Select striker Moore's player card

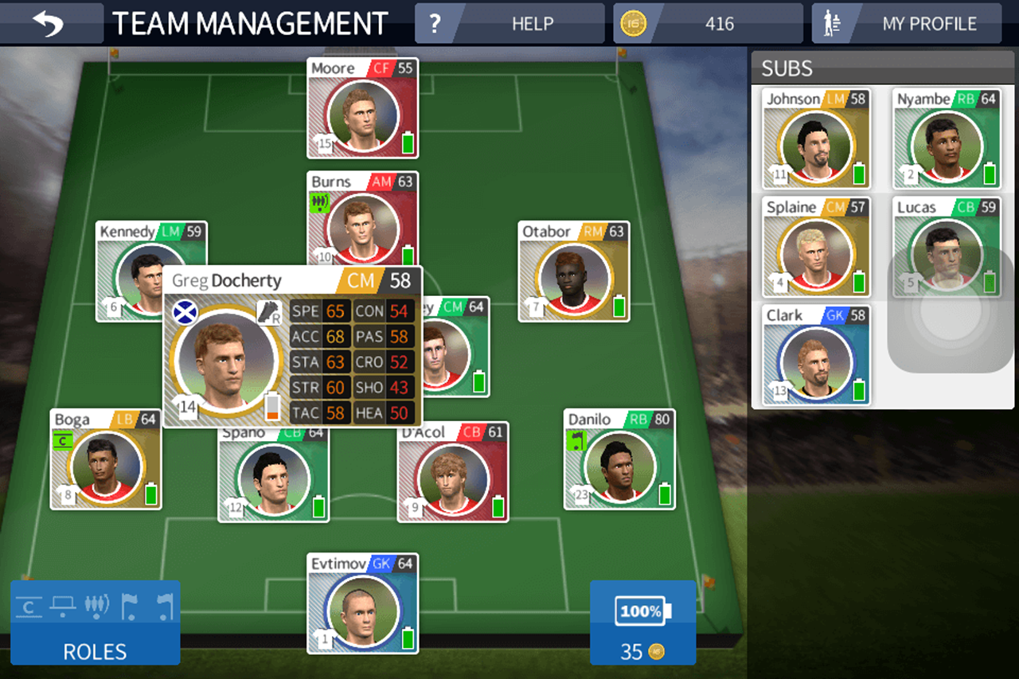[x=362, y=109]
